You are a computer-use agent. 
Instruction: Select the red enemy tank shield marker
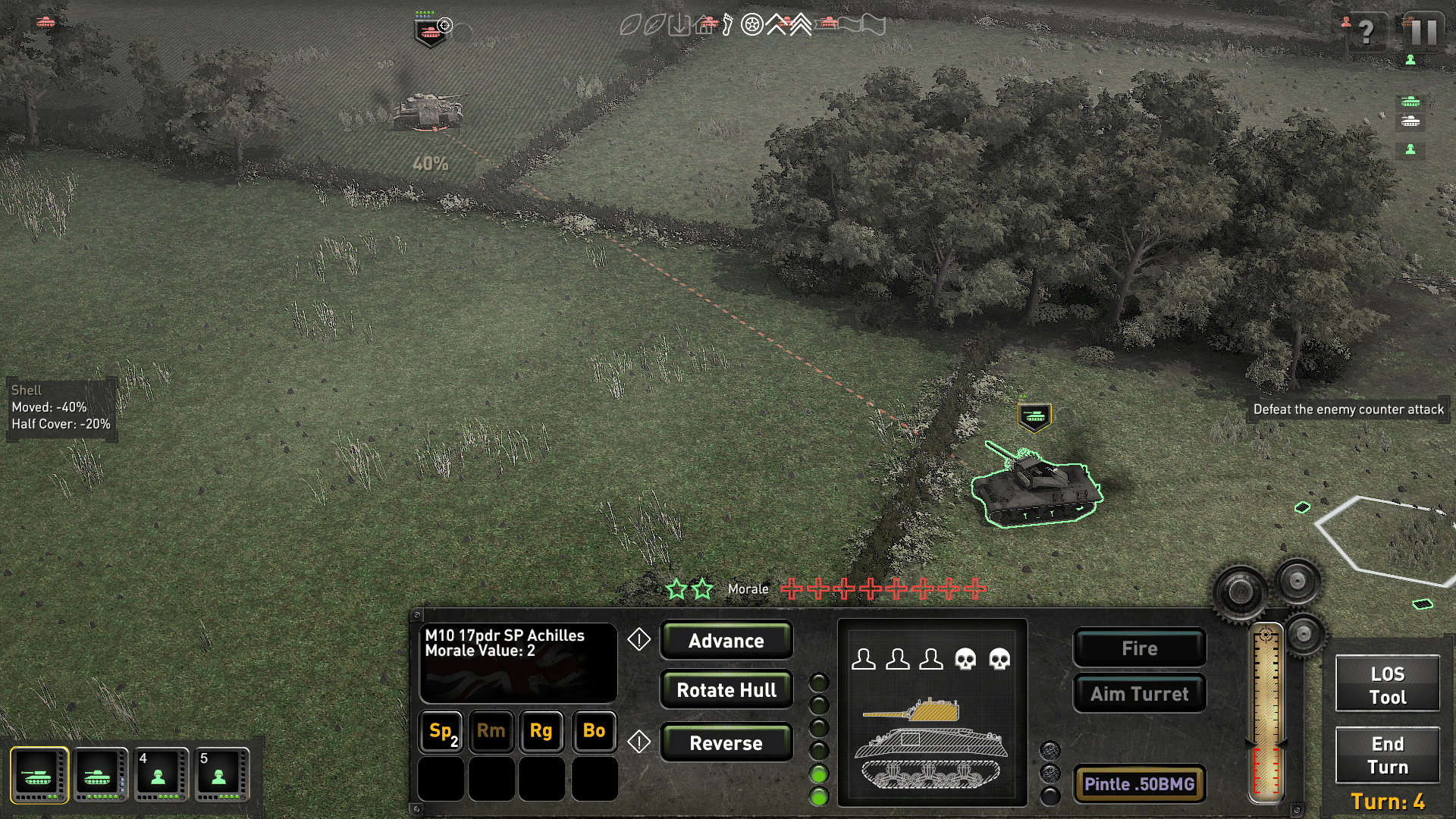(430, 33)
